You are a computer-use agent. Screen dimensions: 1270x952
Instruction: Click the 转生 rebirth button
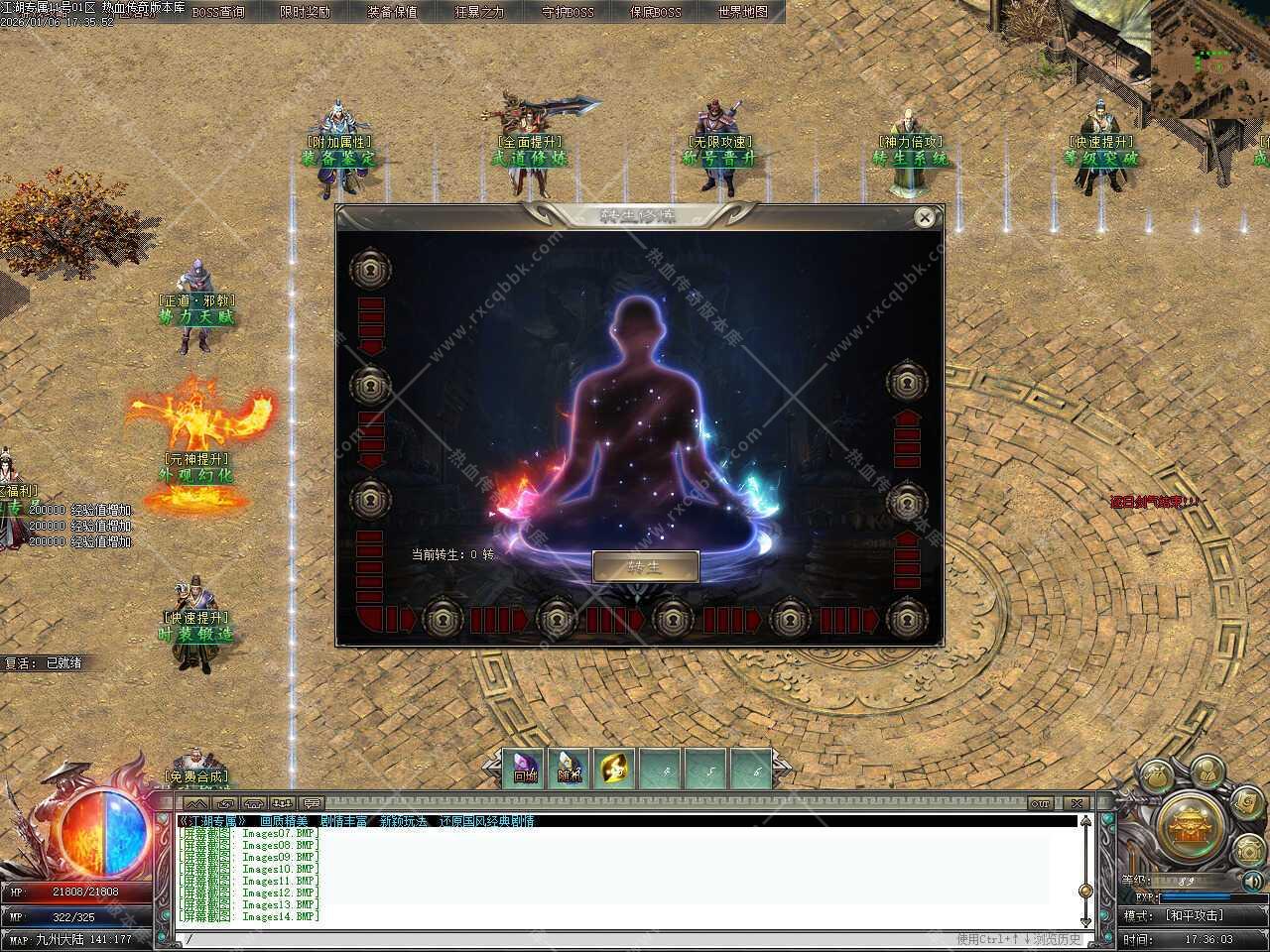pos(645,567)
